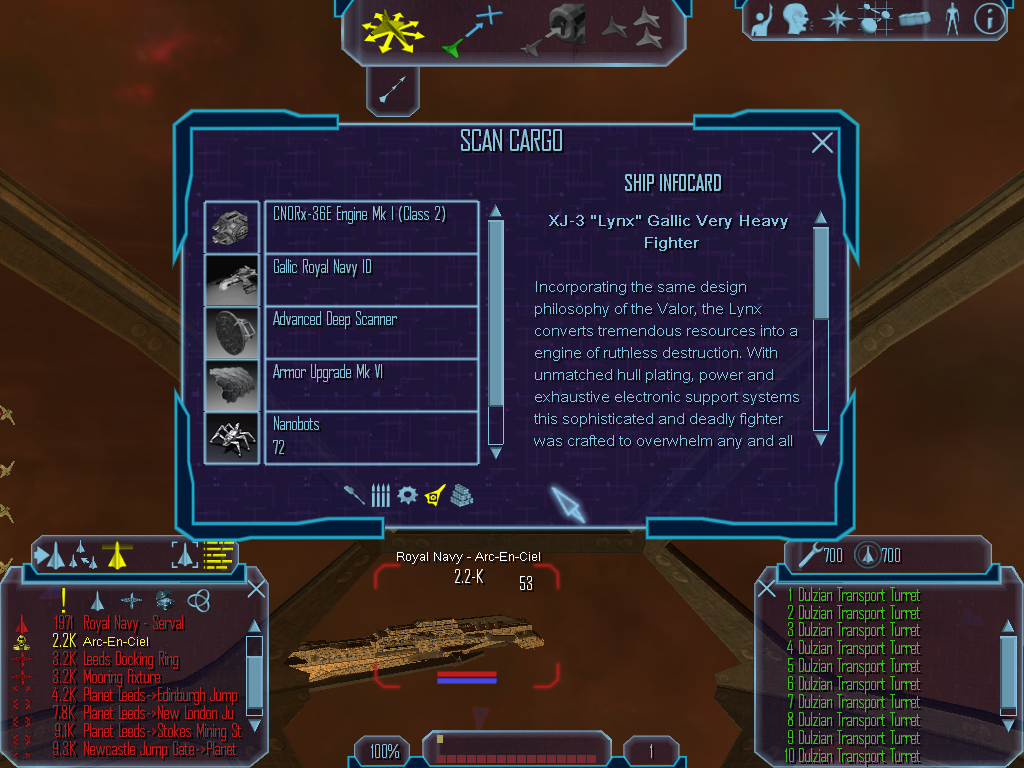Select the Nanobots cargo row
Screen dimensions: 1024x768
coord(371,437)
